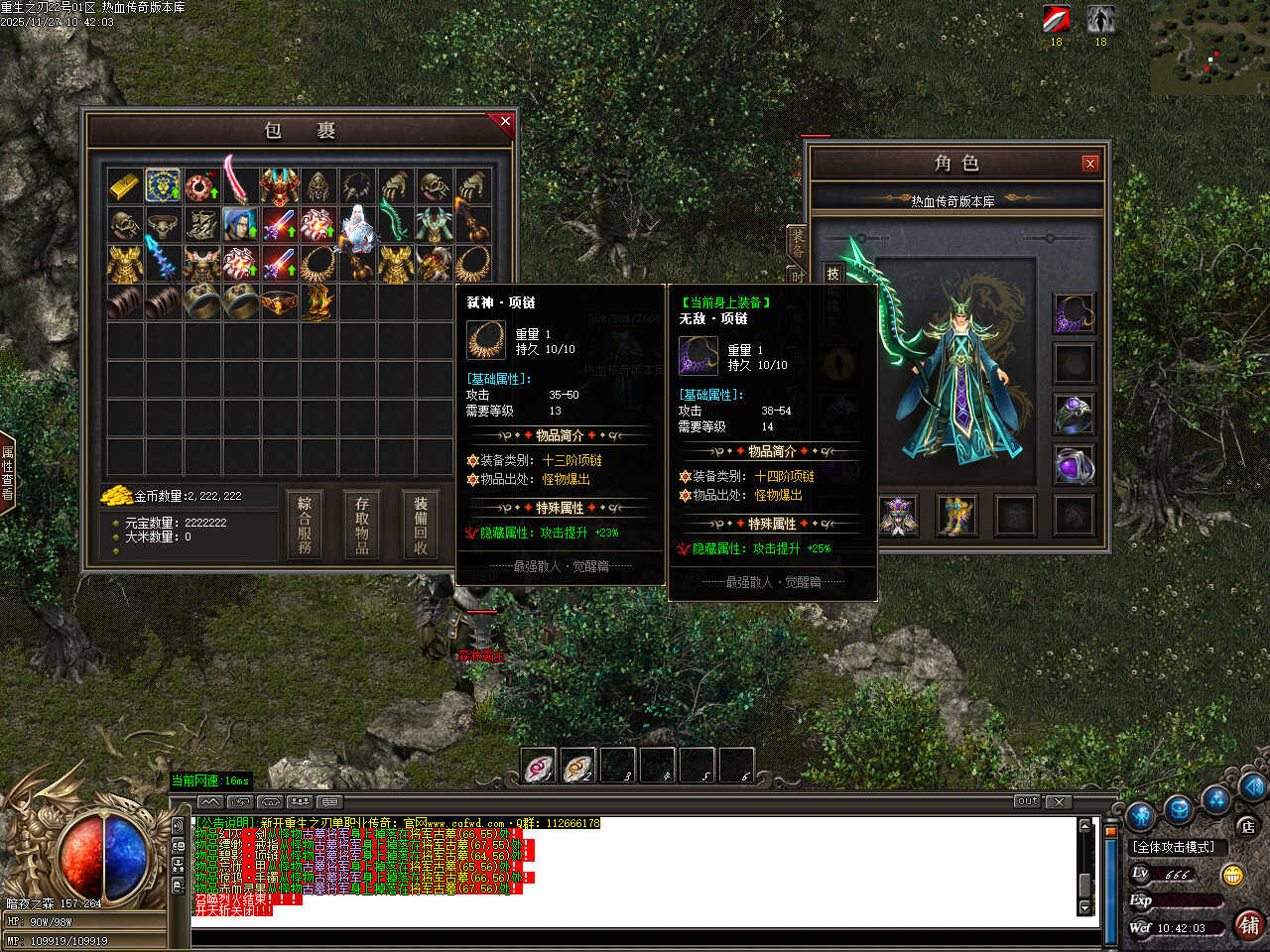Open the 综合服务 services button
The width and height of the screenshot is (1270, 952).
coord(305,524)
